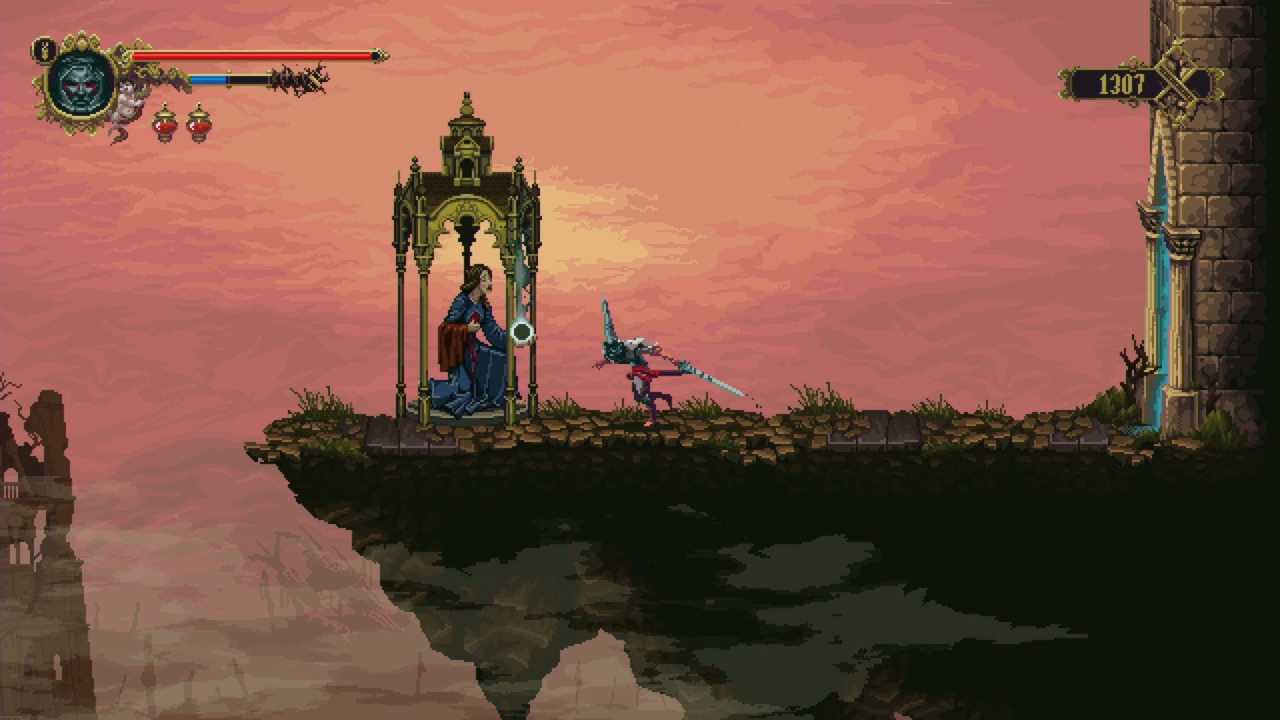The image size is (1280, 720).
Task: Click the Penitent One portrait medallion
Action: (81, 84)
